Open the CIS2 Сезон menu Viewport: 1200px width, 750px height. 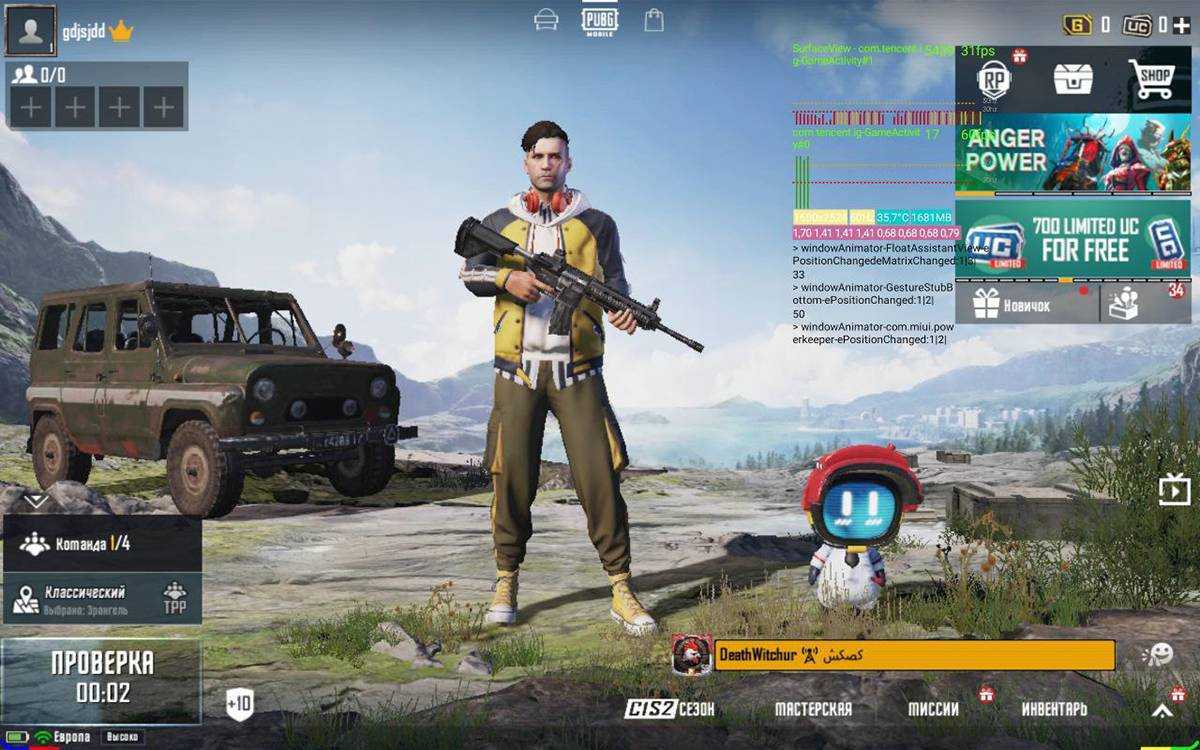[x=670, y=709]
